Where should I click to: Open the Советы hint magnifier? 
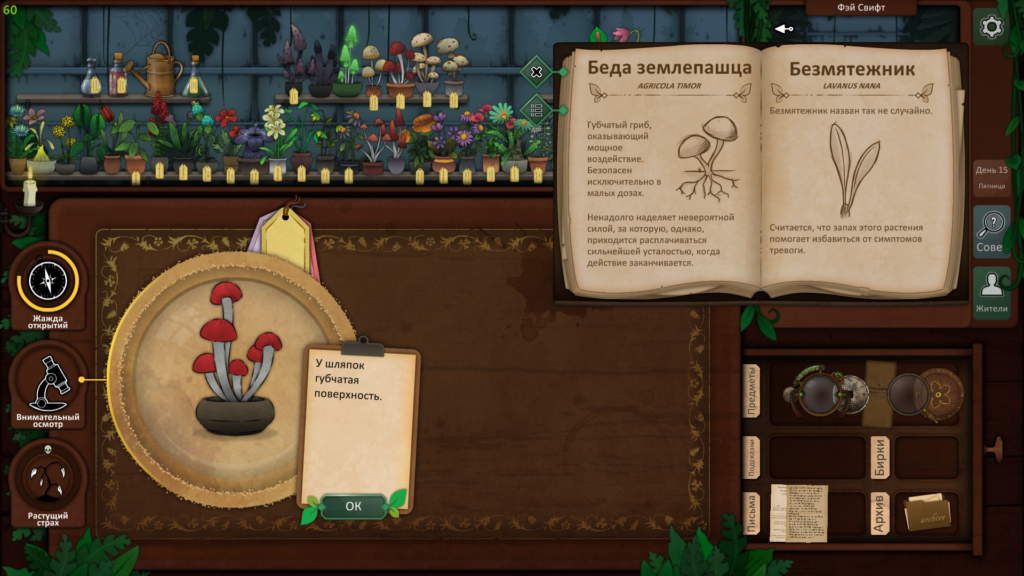[x=991, y=232]
